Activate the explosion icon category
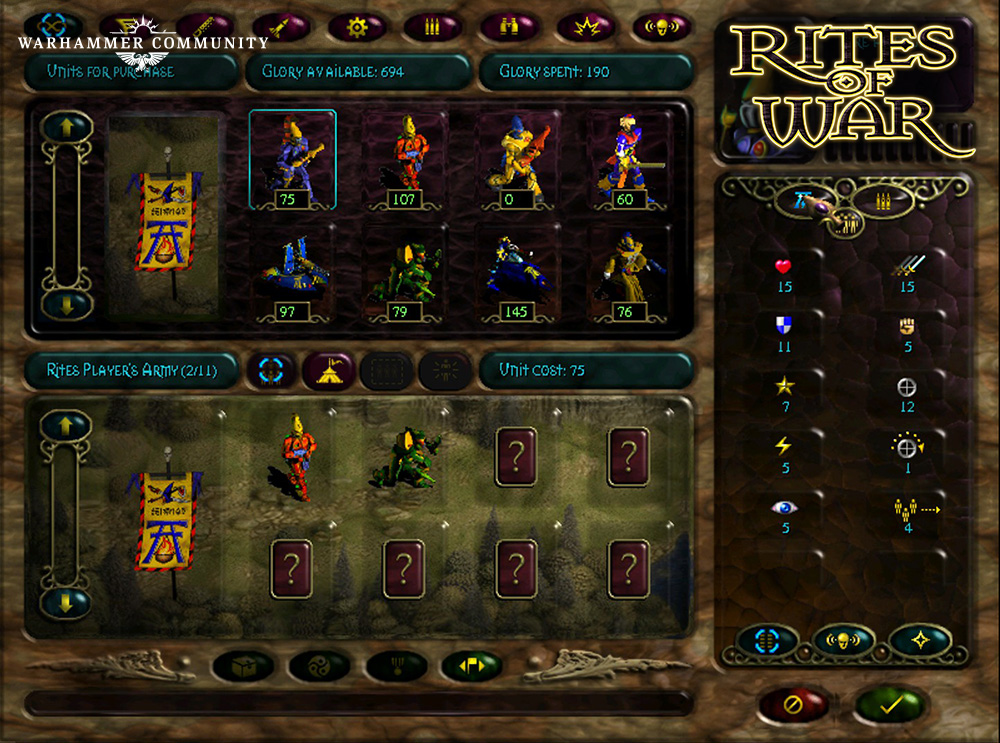 tap(585, 26)
